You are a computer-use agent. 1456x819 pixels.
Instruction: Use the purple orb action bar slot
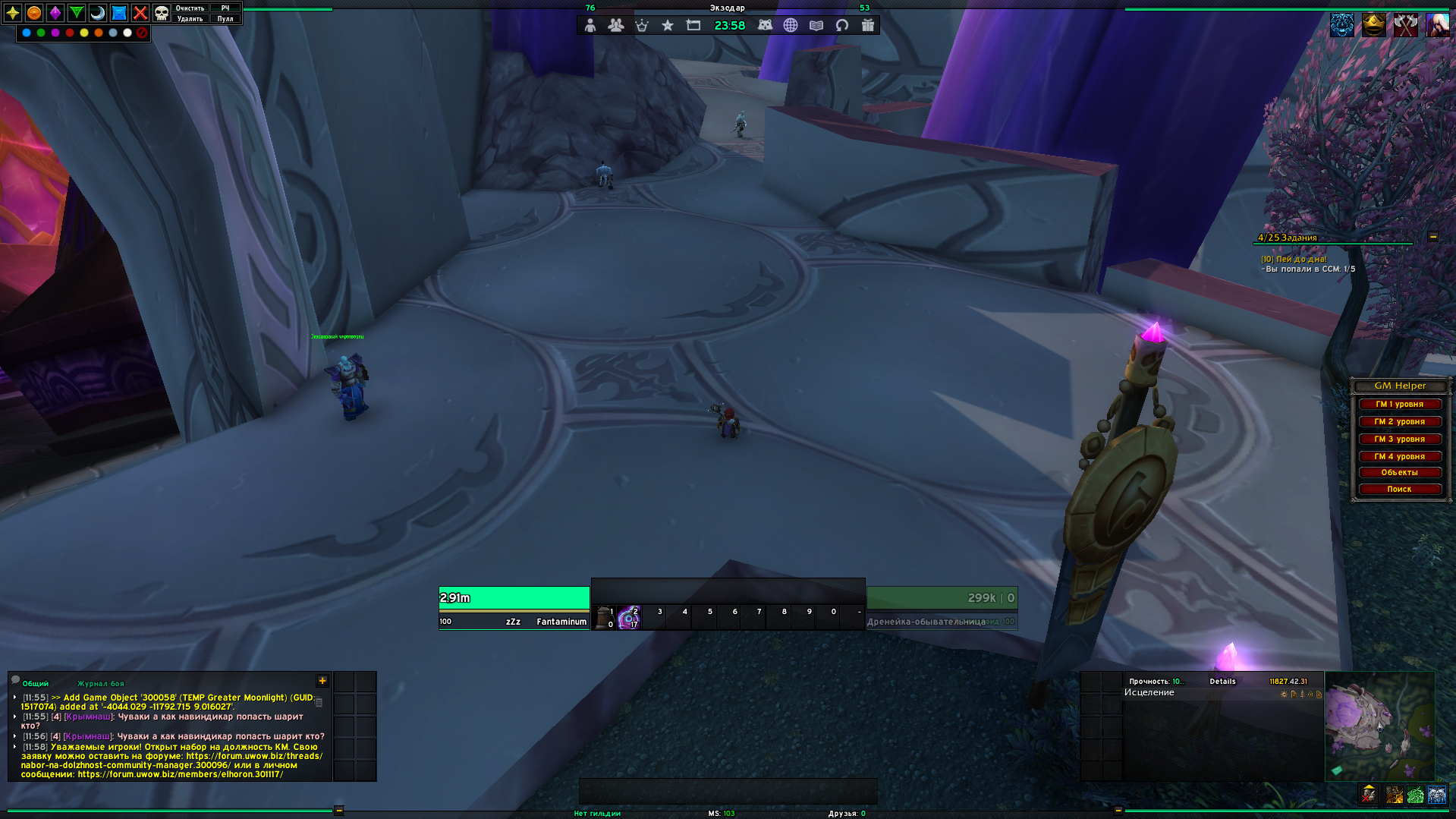629,619
